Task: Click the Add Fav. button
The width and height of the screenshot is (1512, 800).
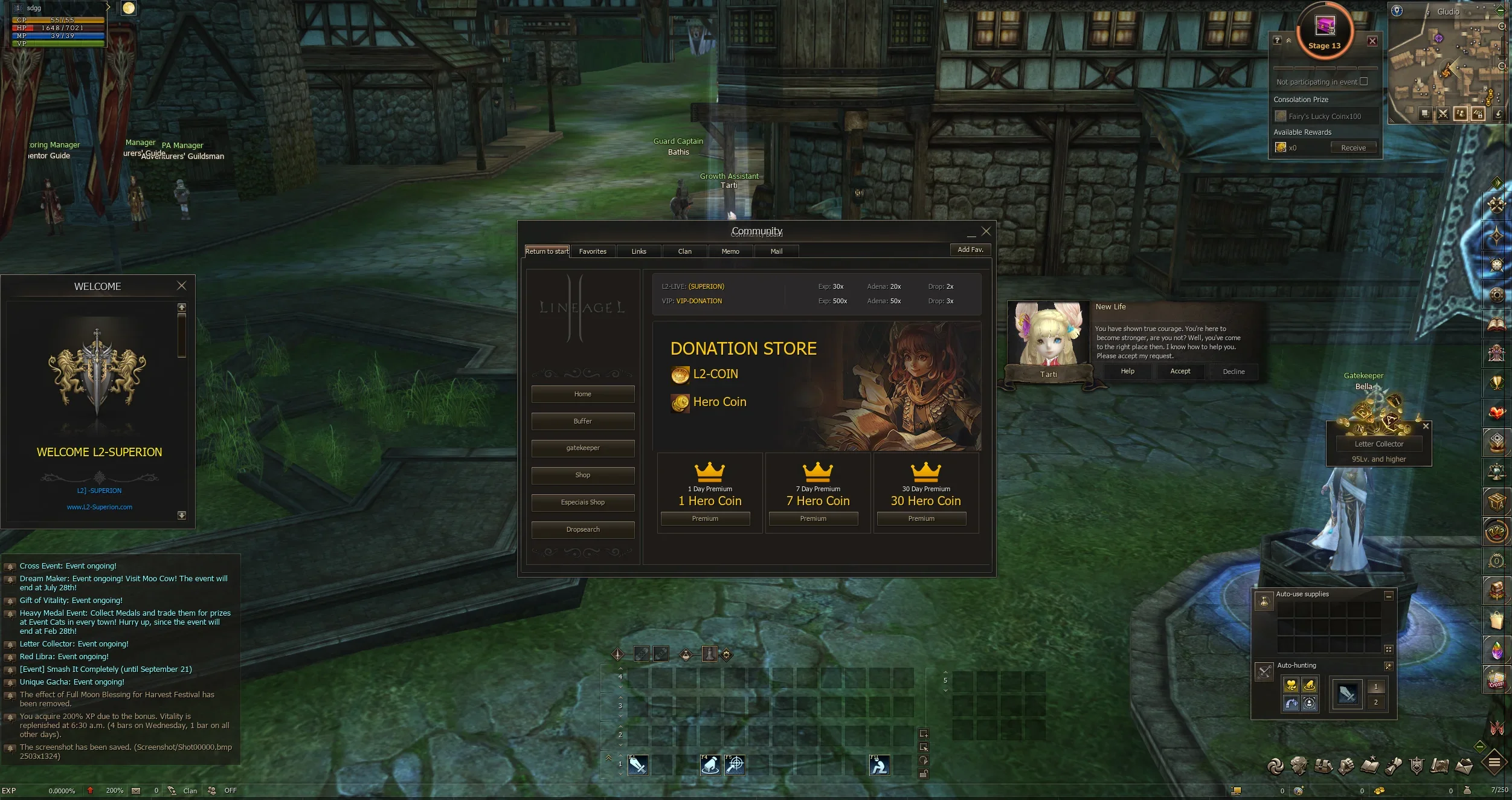Action: [970, 250]
